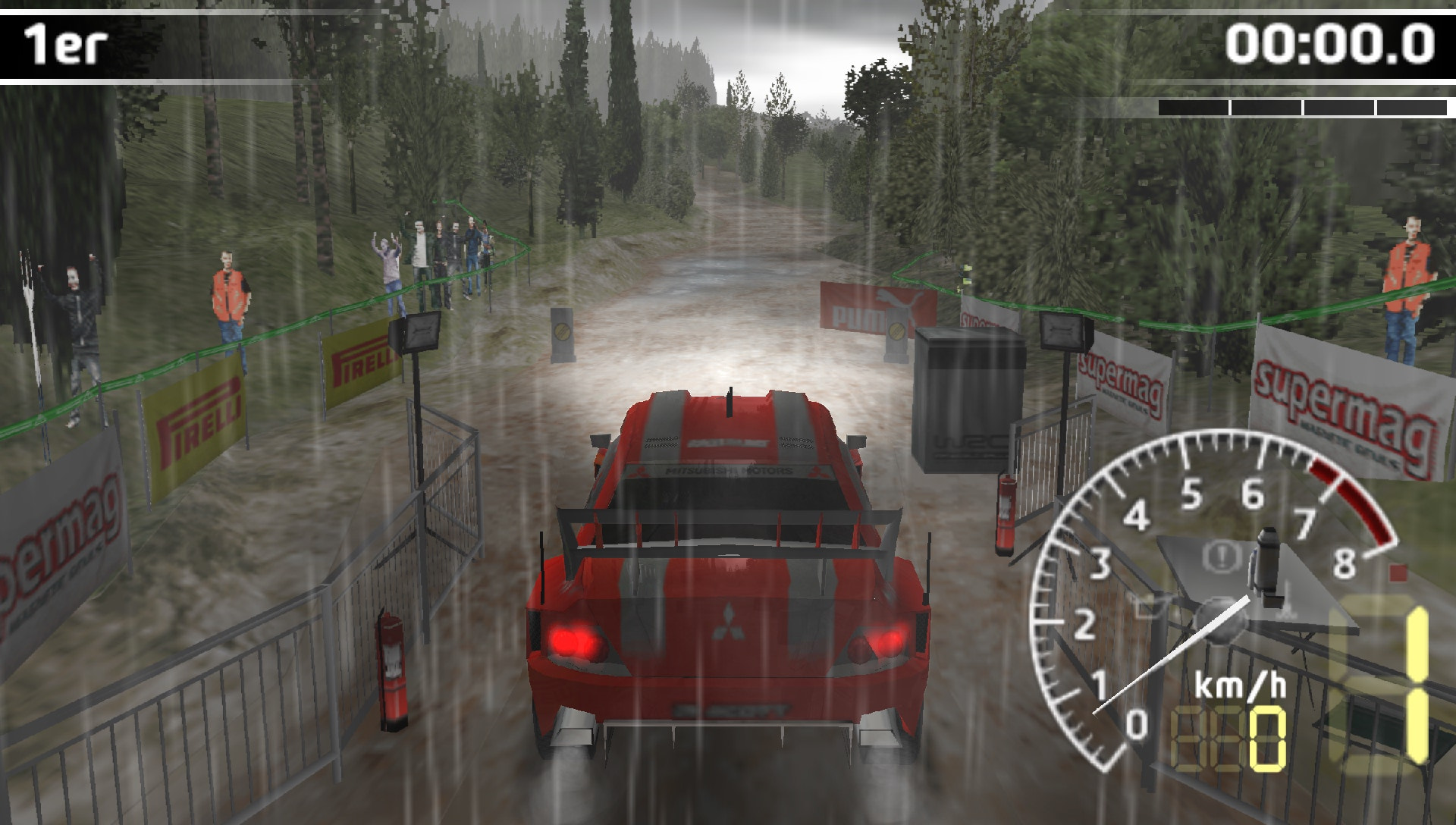The width and height of the screenshot is (1456, 825).
Task: Click the handbrake lever graphic on the dashboard HUD
Action: (x=1266, y=561)
